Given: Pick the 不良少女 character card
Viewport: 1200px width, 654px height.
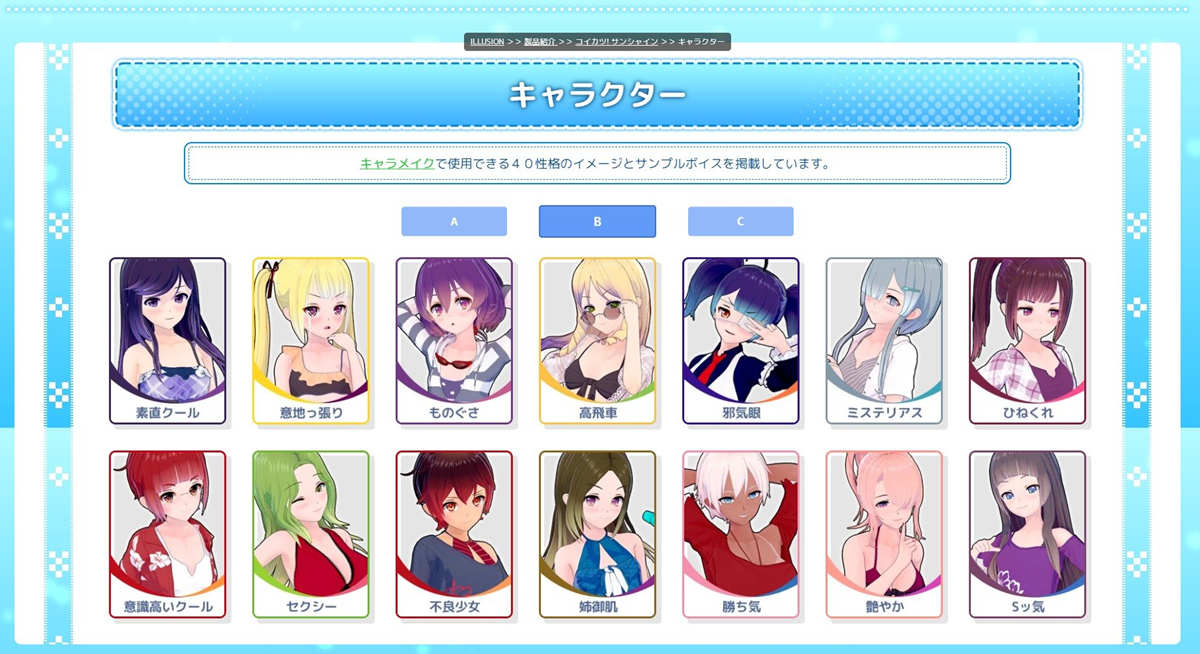Looking at the screenshot, I should coord(454,533).
